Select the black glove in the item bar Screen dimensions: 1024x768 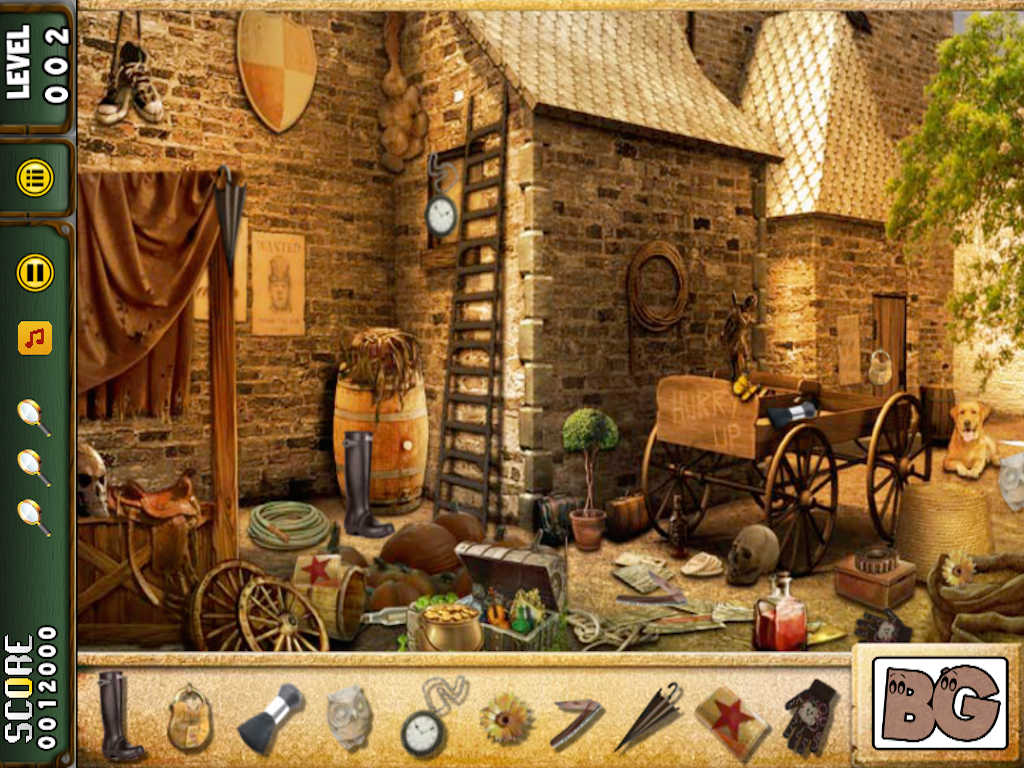[809, 716]
